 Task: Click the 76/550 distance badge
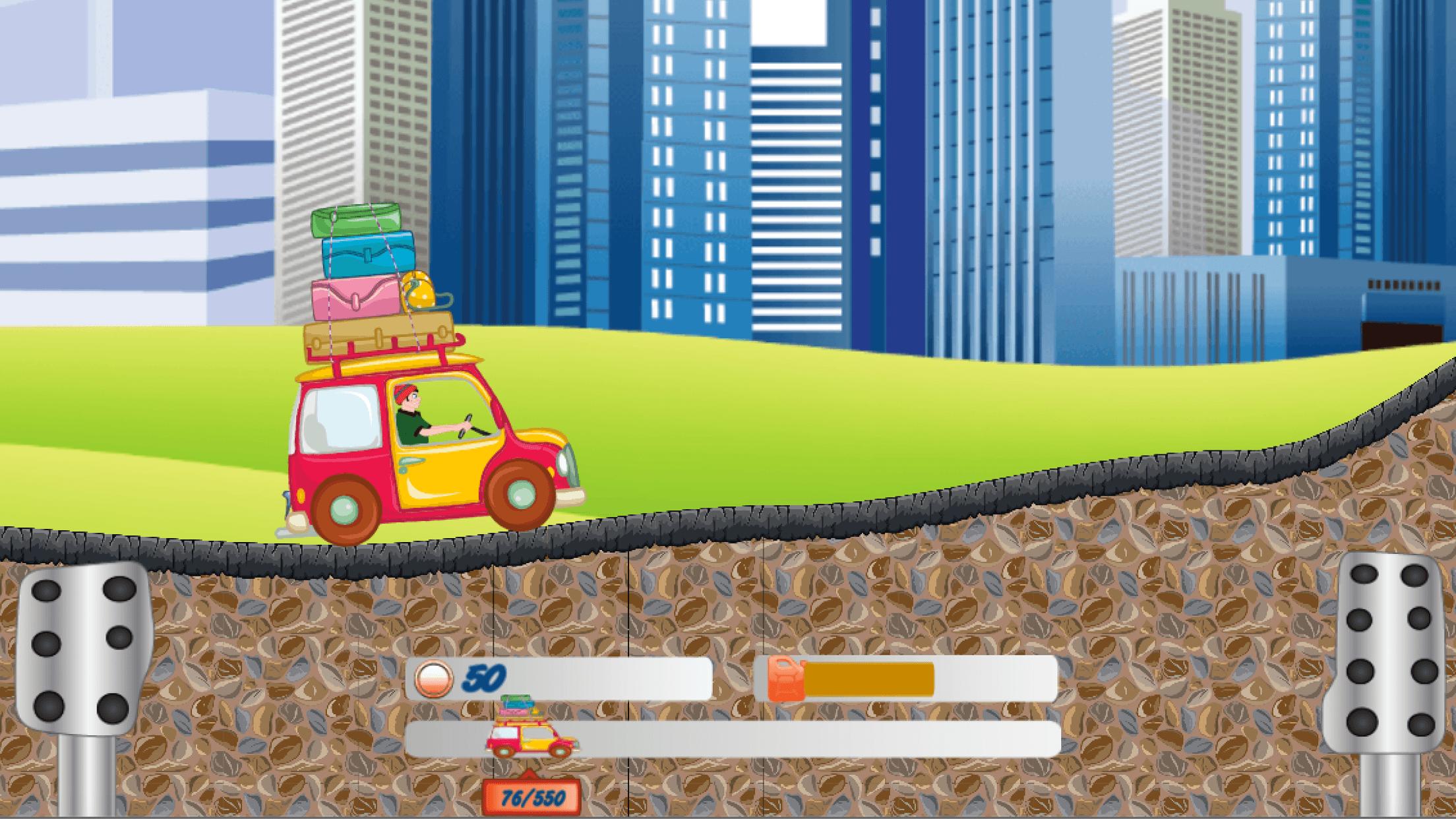coord(532,797)
